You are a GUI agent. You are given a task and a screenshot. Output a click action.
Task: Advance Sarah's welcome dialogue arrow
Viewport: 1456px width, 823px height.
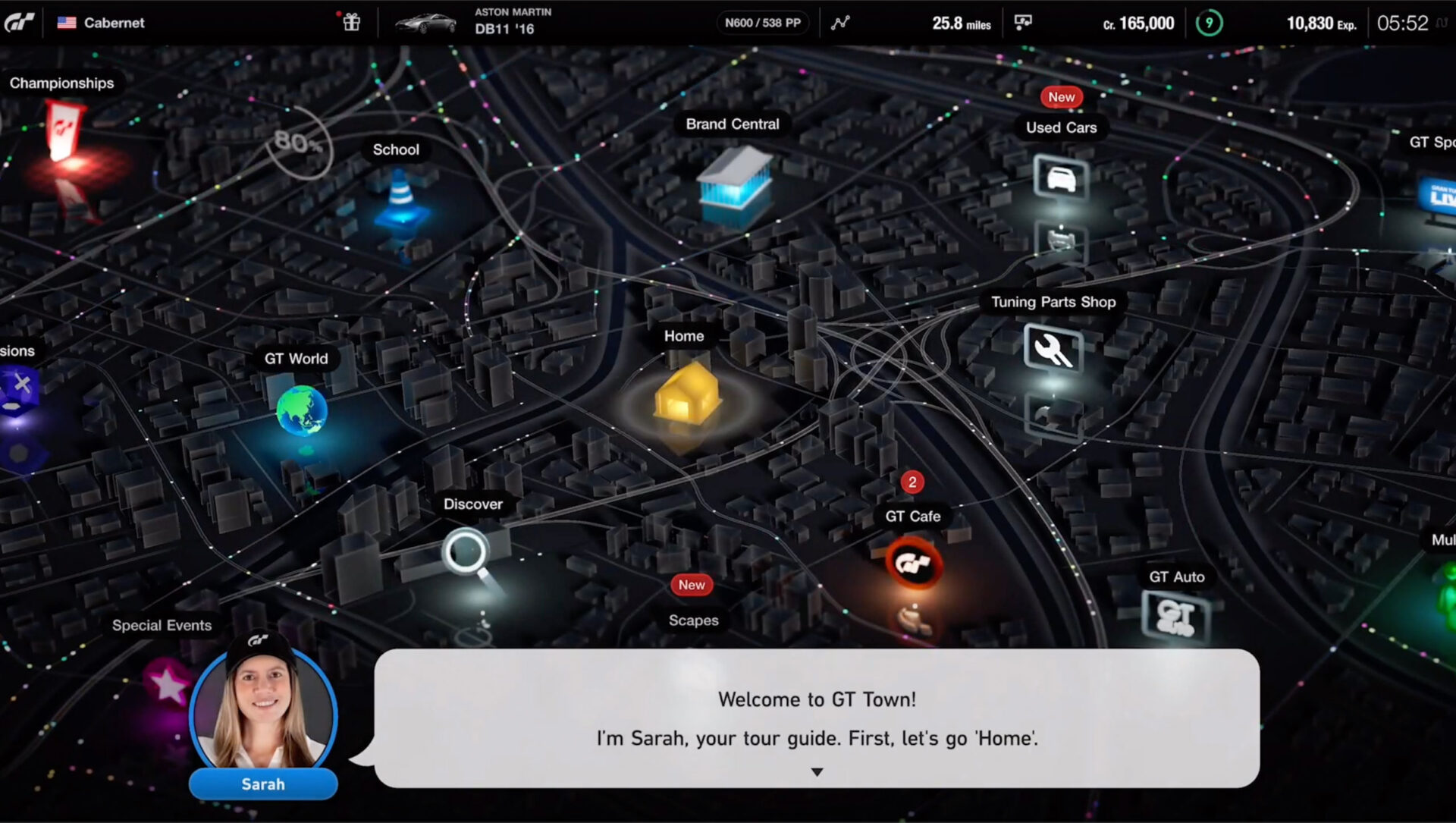817,772
